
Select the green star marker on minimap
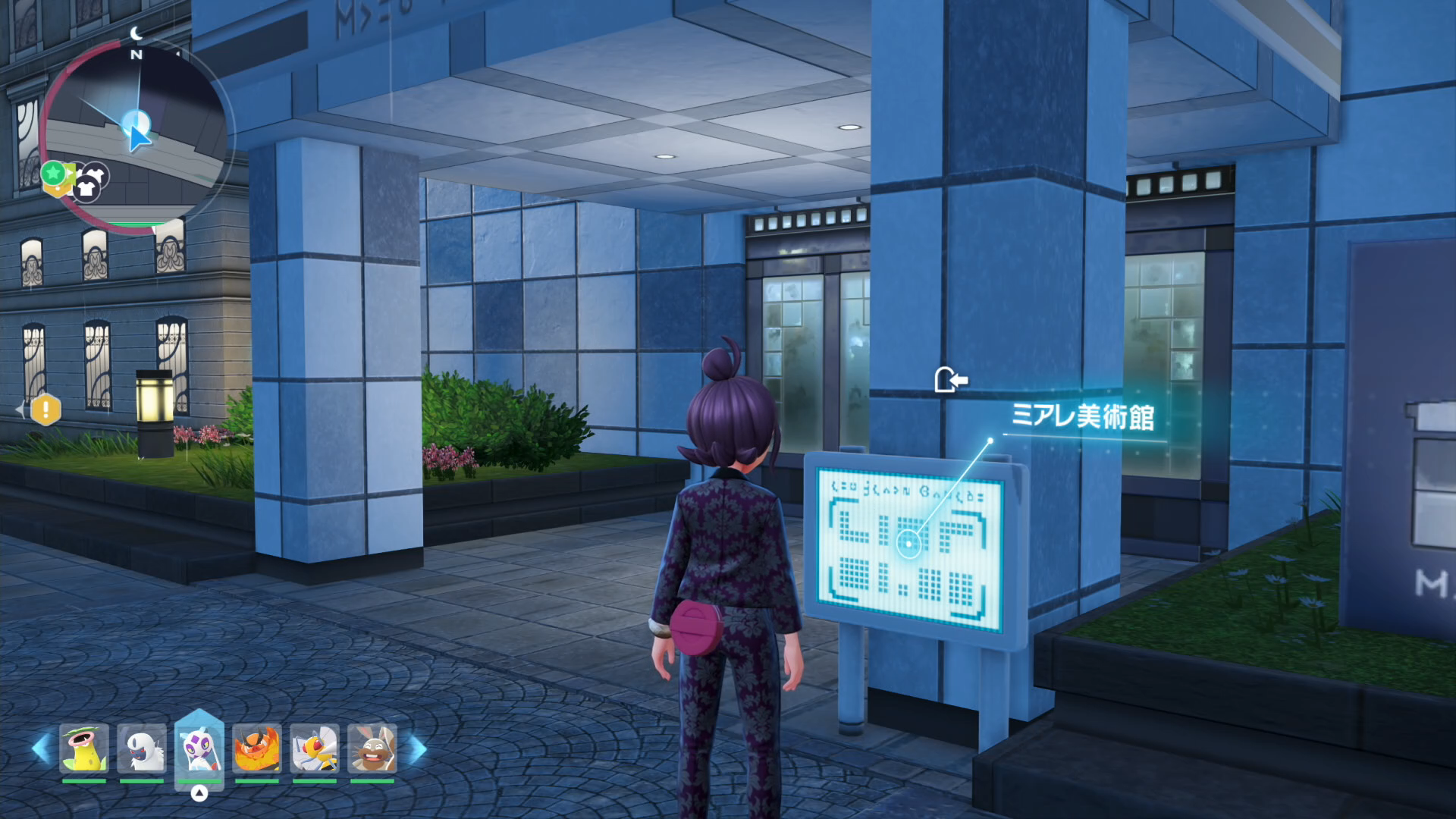click(53, 173)
